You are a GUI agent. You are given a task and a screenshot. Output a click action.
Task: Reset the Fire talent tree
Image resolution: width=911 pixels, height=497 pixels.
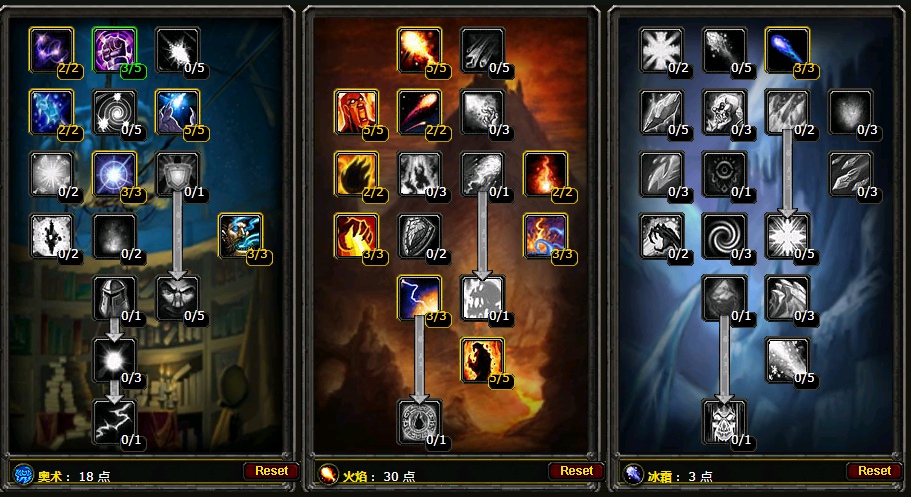coord(576,471)
